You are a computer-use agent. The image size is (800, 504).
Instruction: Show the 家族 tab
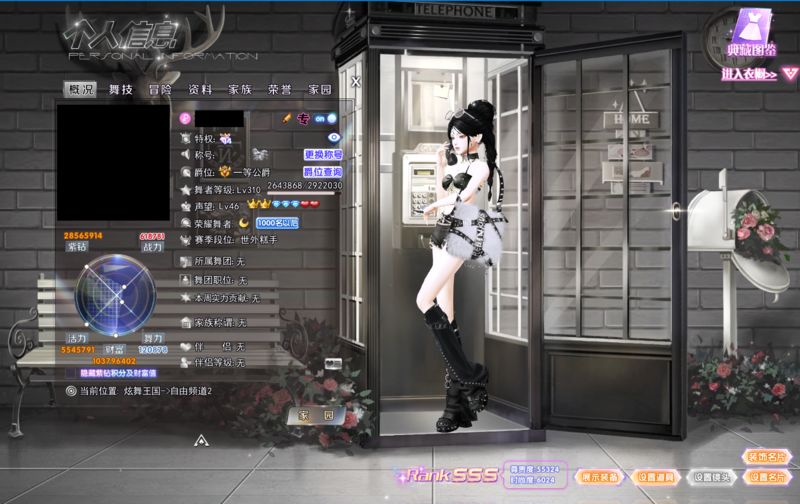pyautogui.click(x=240, y=89)
